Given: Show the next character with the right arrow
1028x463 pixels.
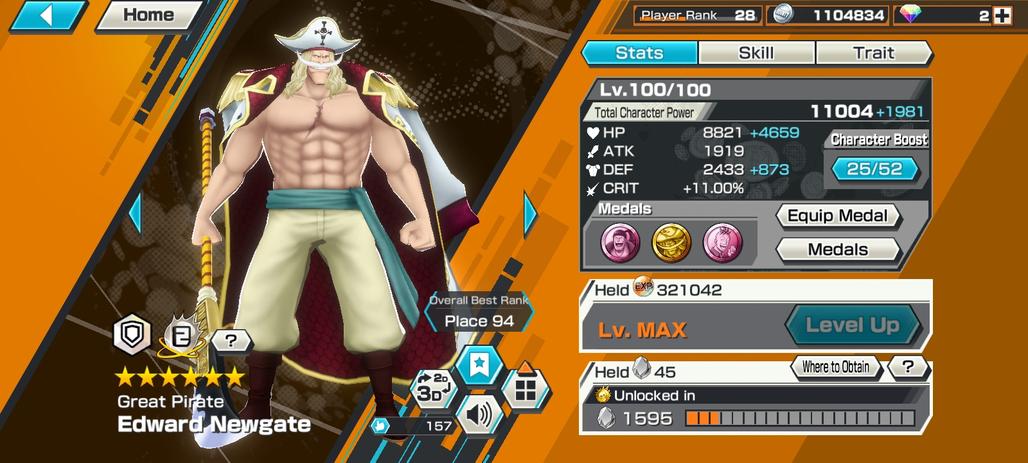Looking at the screenshot, I should click(x=531, y=213).
